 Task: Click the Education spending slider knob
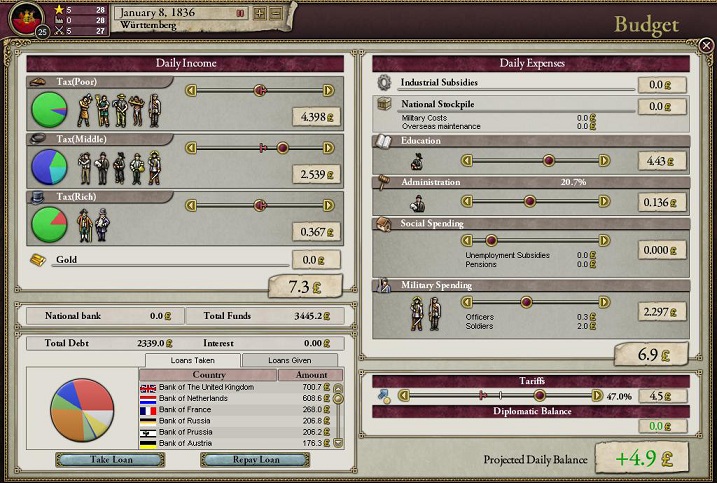click(x=548, y=160)
